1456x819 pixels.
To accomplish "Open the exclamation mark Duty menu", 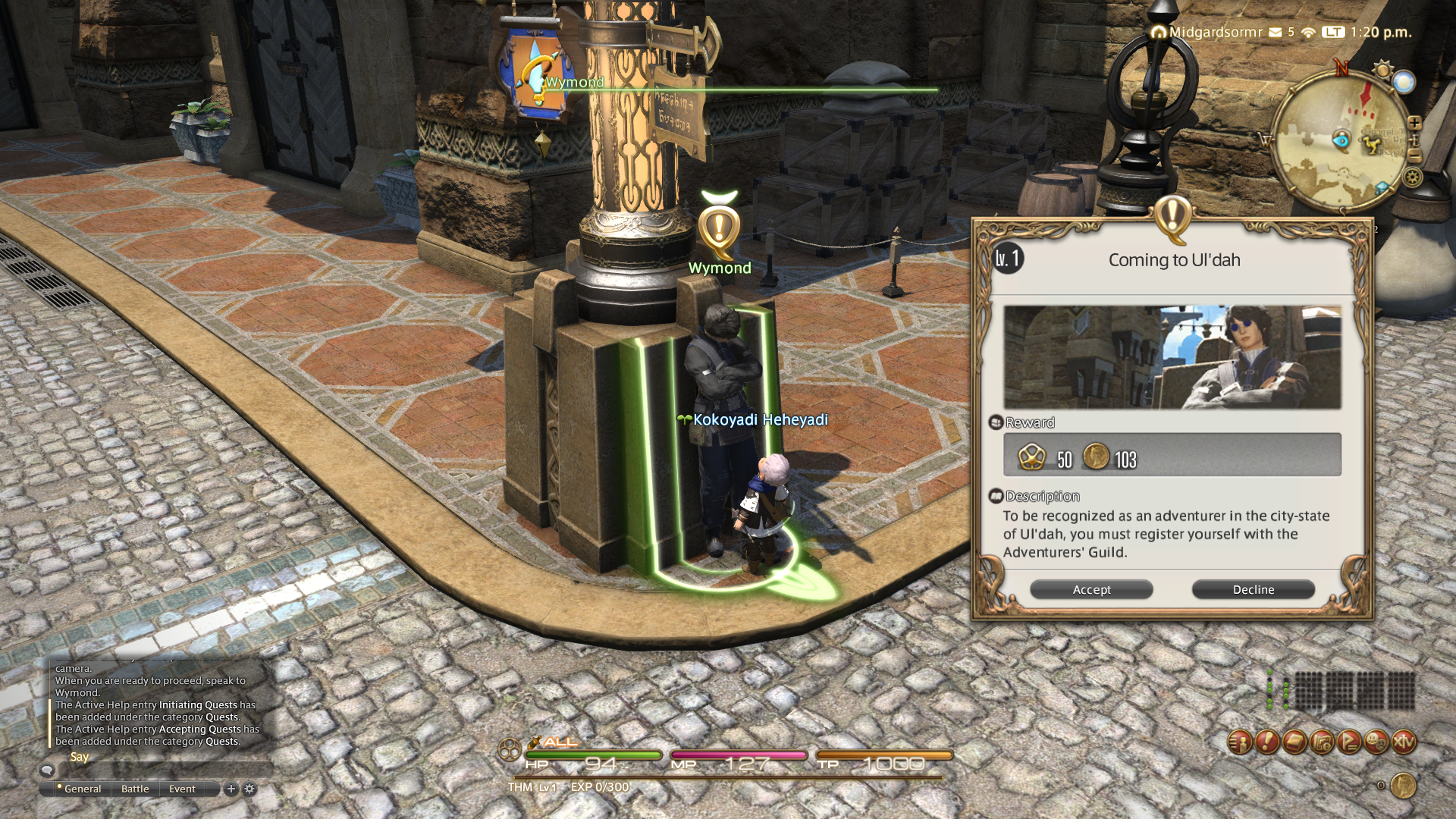I will (x=1267, y=742).
